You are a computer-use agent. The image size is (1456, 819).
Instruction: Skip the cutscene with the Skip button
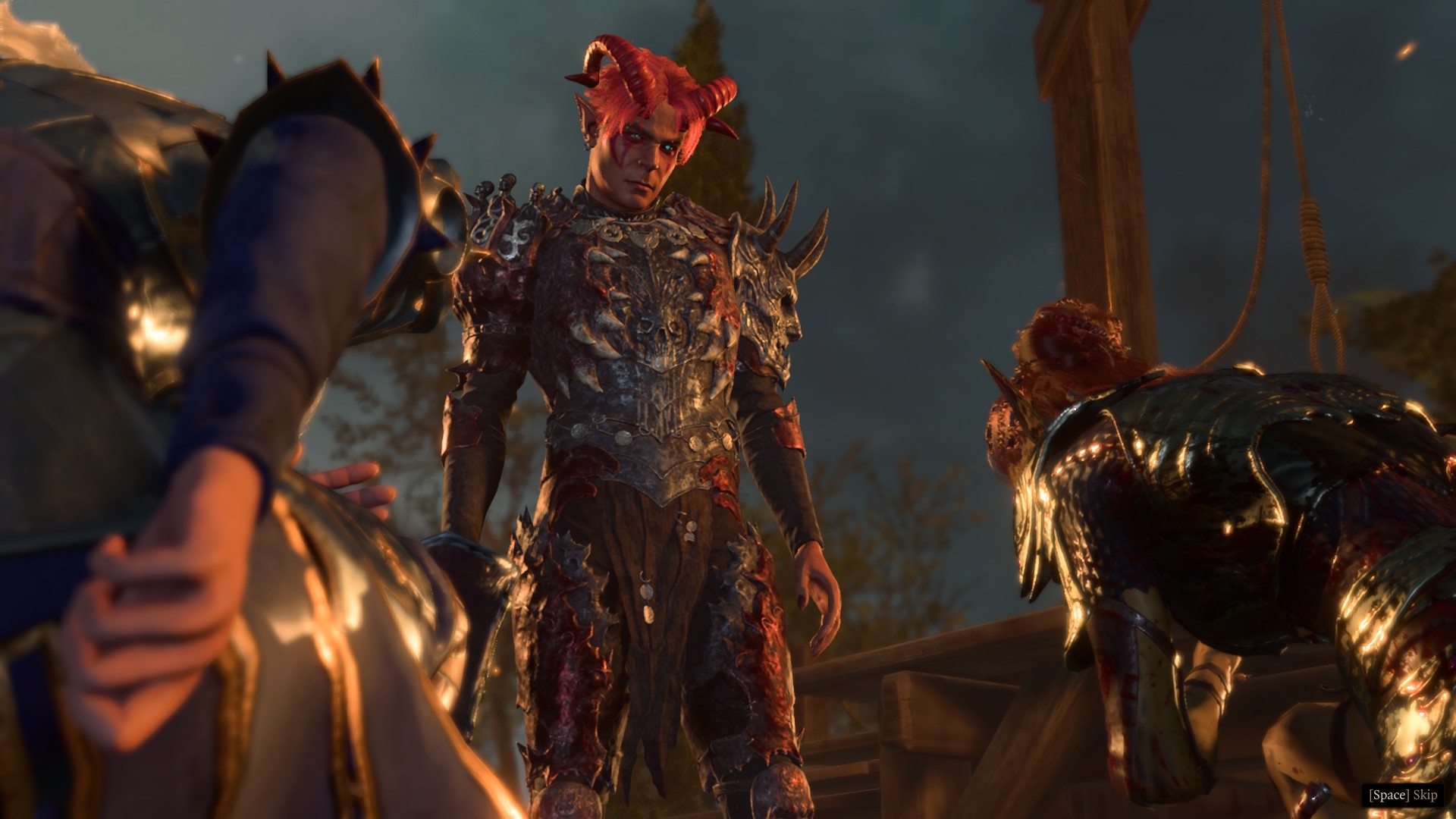pos(1402,795)
